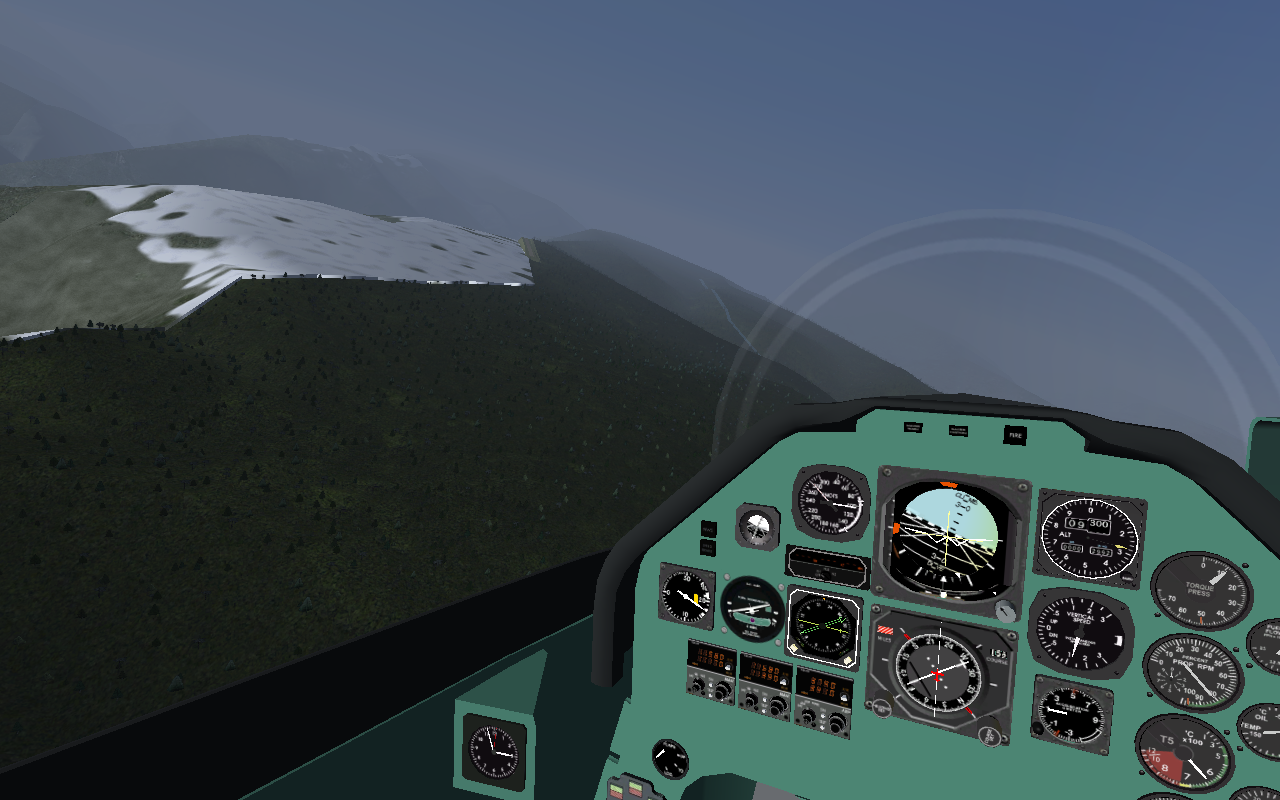Select the Vertical Speed indicator
This screenshot has height=800, width=1280.
click(1078, 633)
